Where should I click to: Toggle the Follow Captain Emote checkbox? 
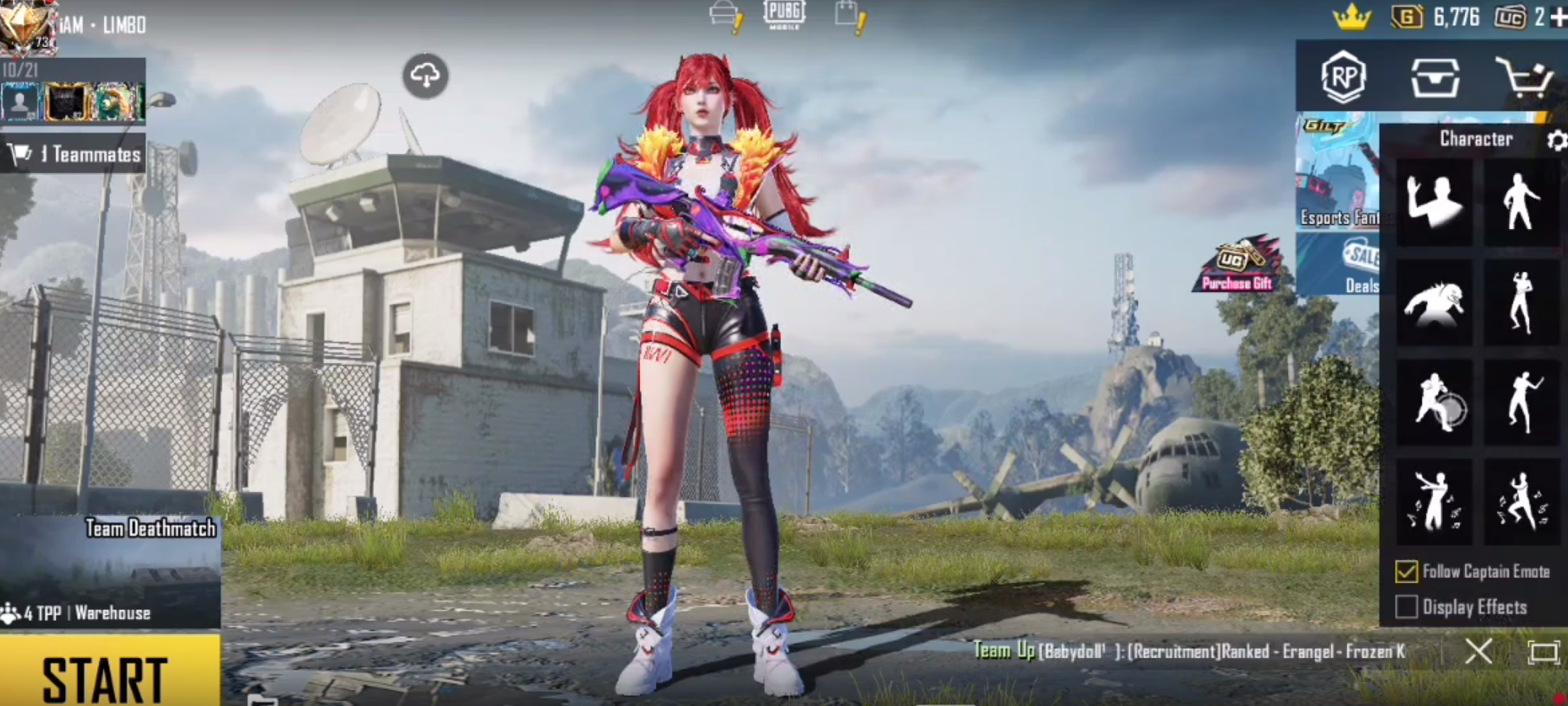pos(1406,571)
